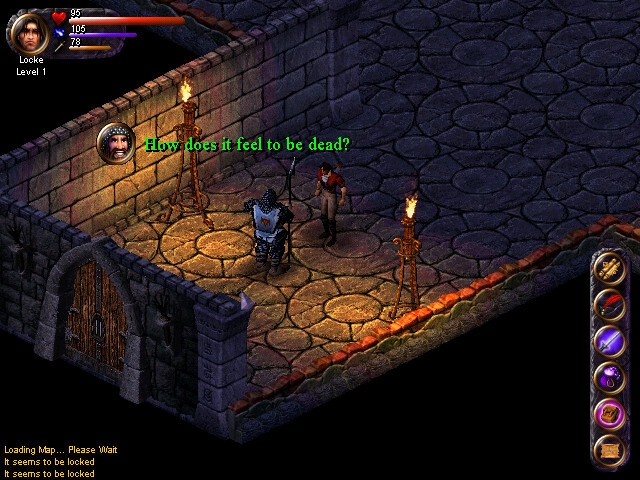Image resolution: width=640 pixels, height=480 pixels.
Task: Open the red feather quill icon
Action: click(609, 304)
